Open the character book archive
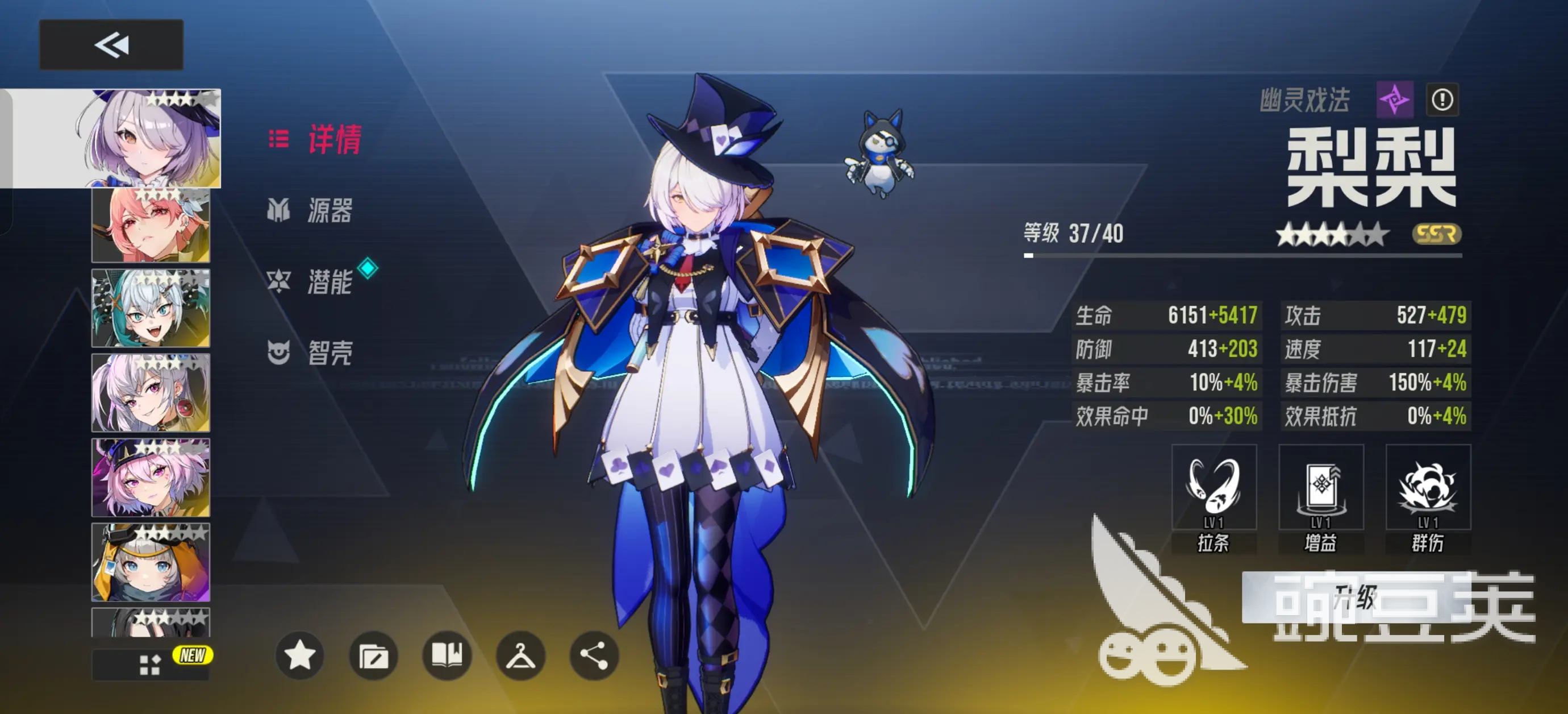 (447, 656)
